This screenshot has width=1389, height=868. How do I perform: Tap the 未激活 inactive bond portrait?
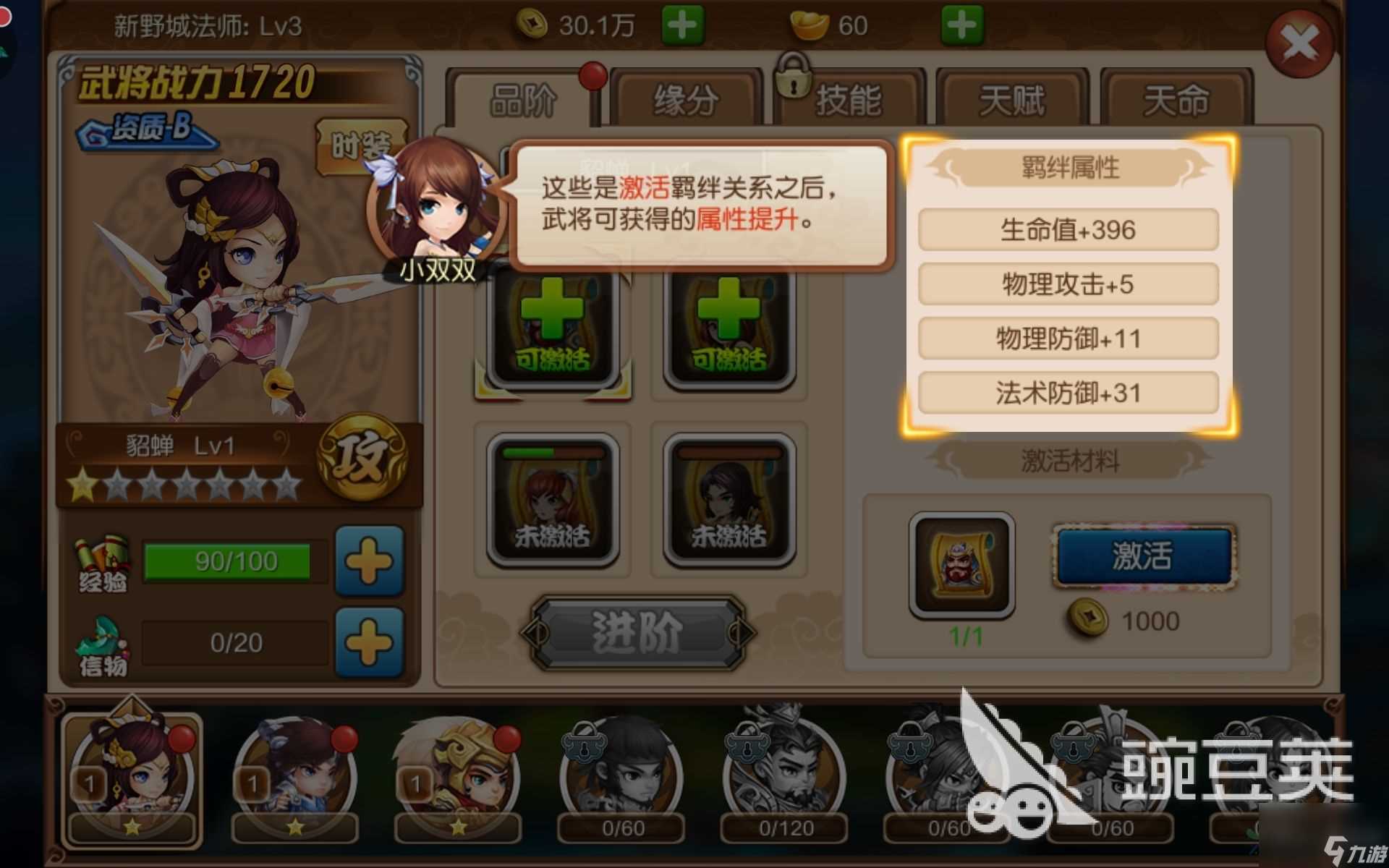coord(553,499)
